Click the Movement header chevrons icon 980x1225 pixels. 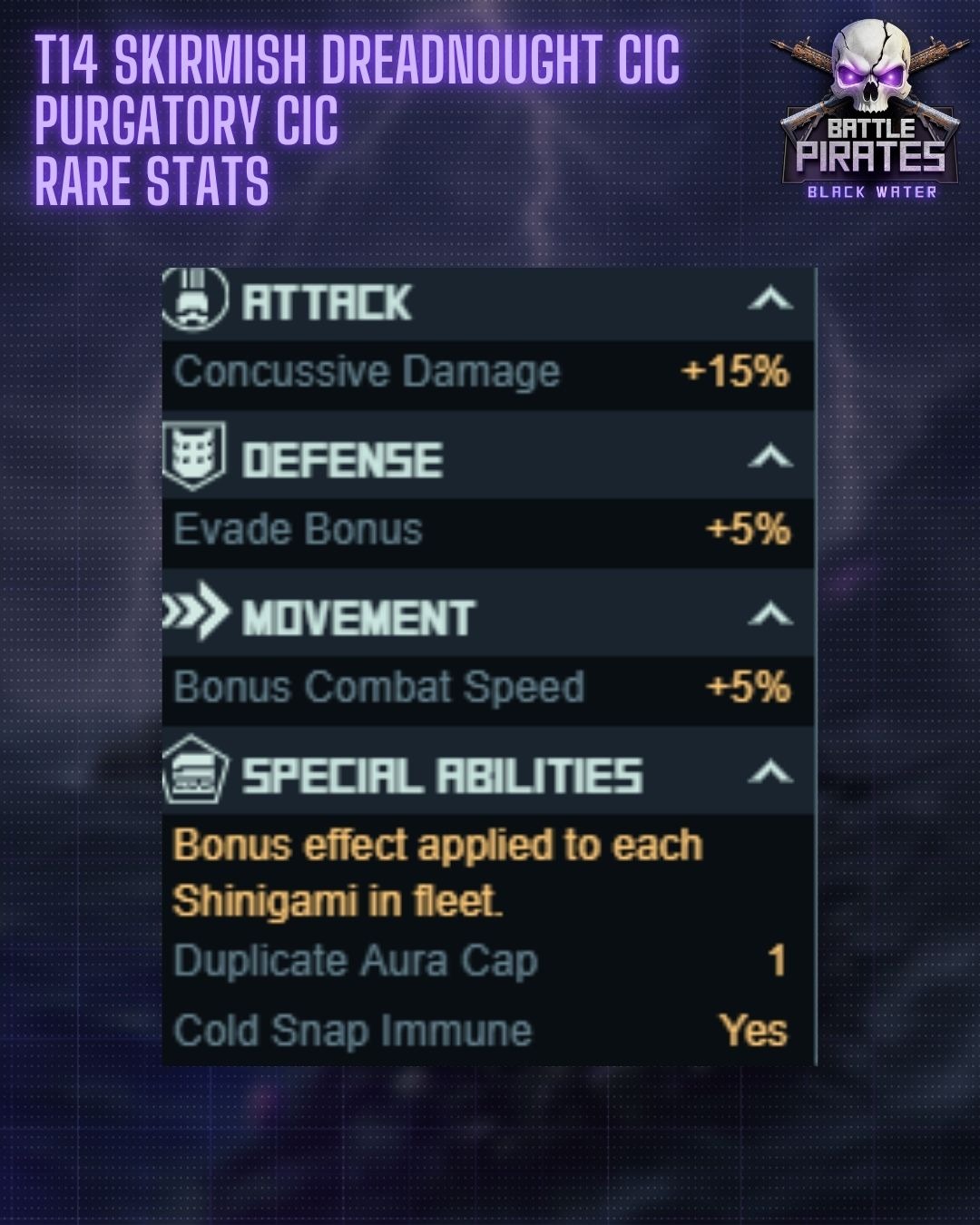(x=196, y=612)
